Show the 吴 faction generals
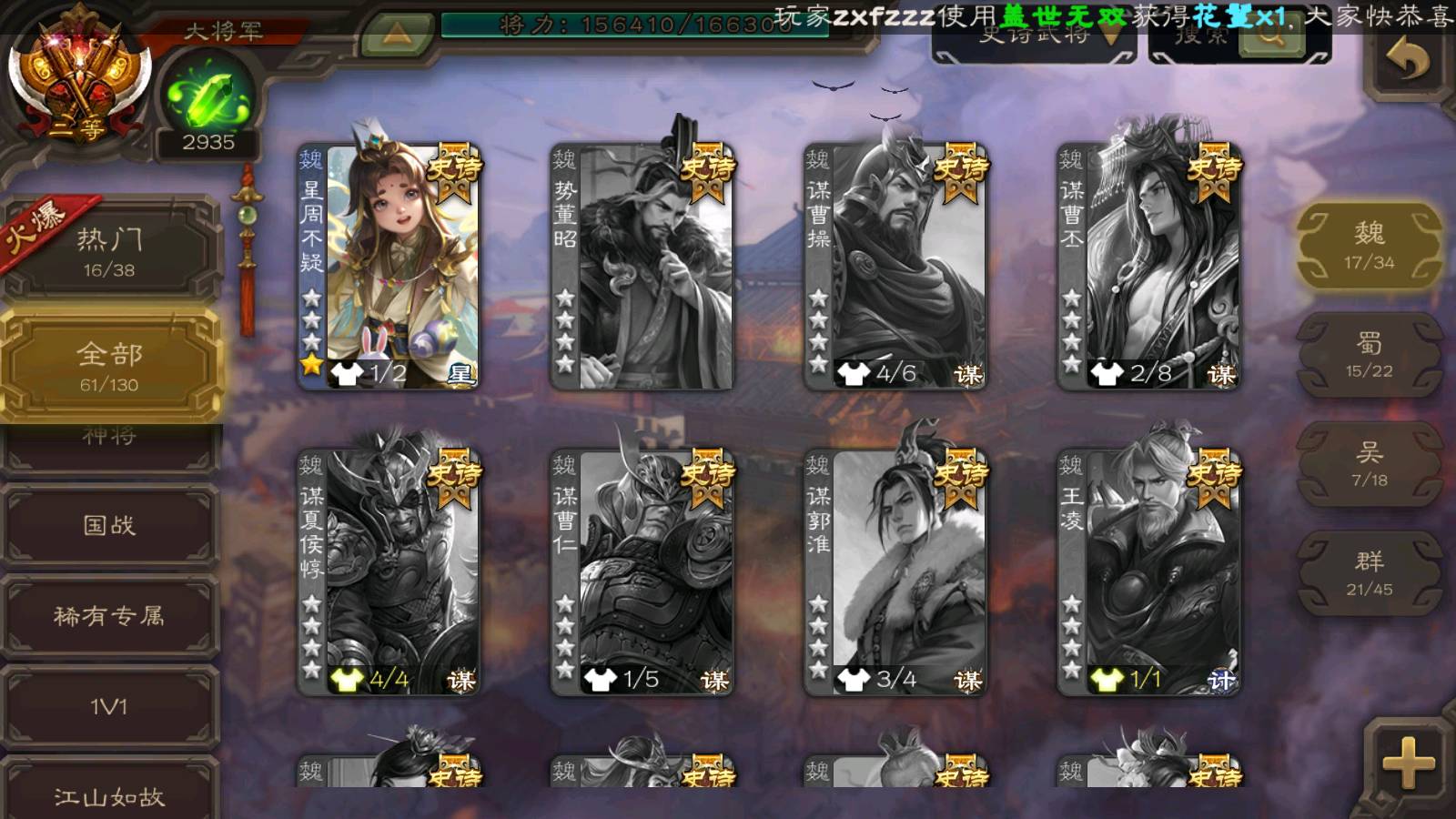The height and width of the screenshot is (819, 1456). (x=1369, y=464)
